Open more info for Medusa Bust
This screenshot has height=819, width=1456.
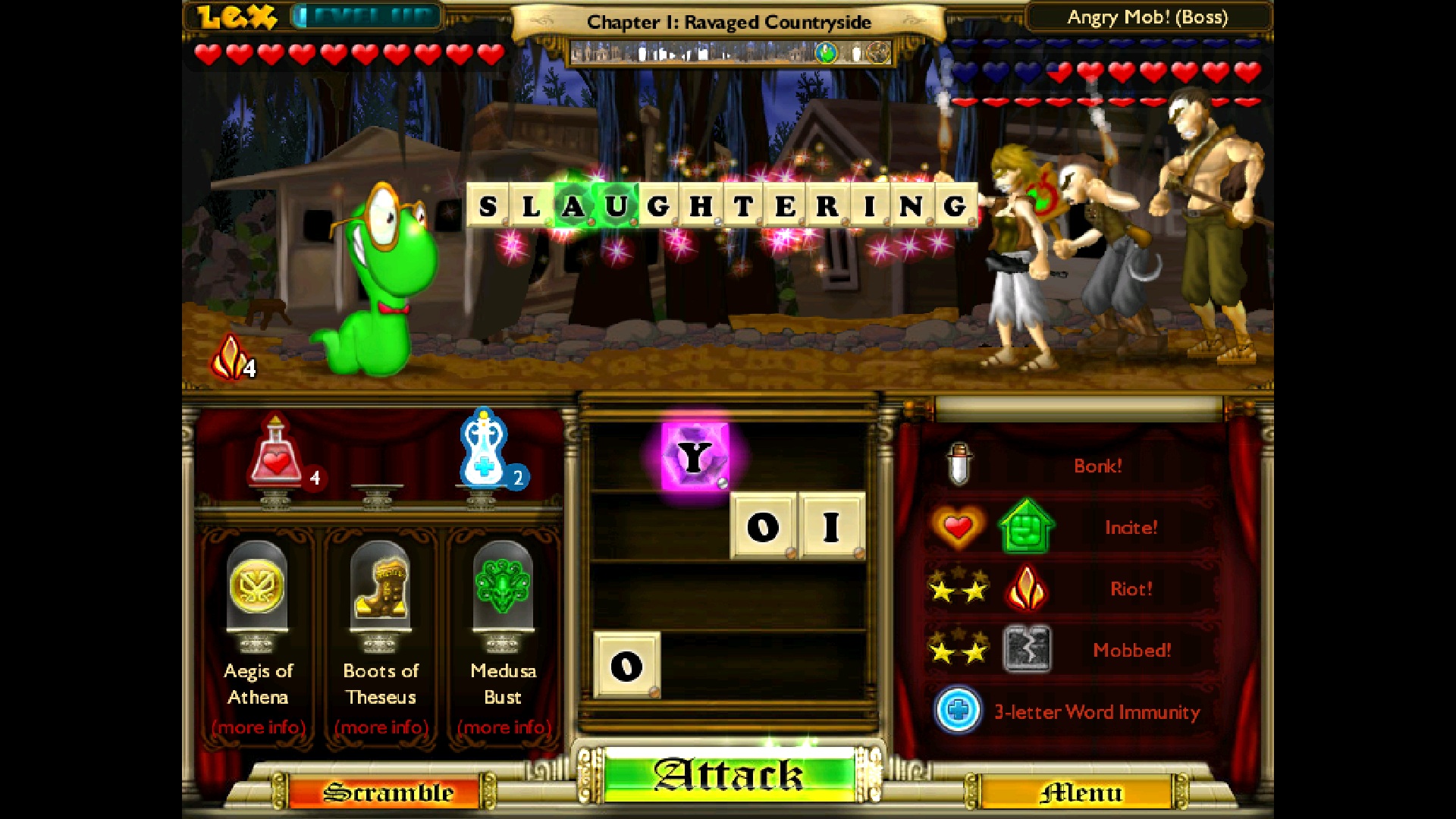pyautogui.click(x=503, y=728)
